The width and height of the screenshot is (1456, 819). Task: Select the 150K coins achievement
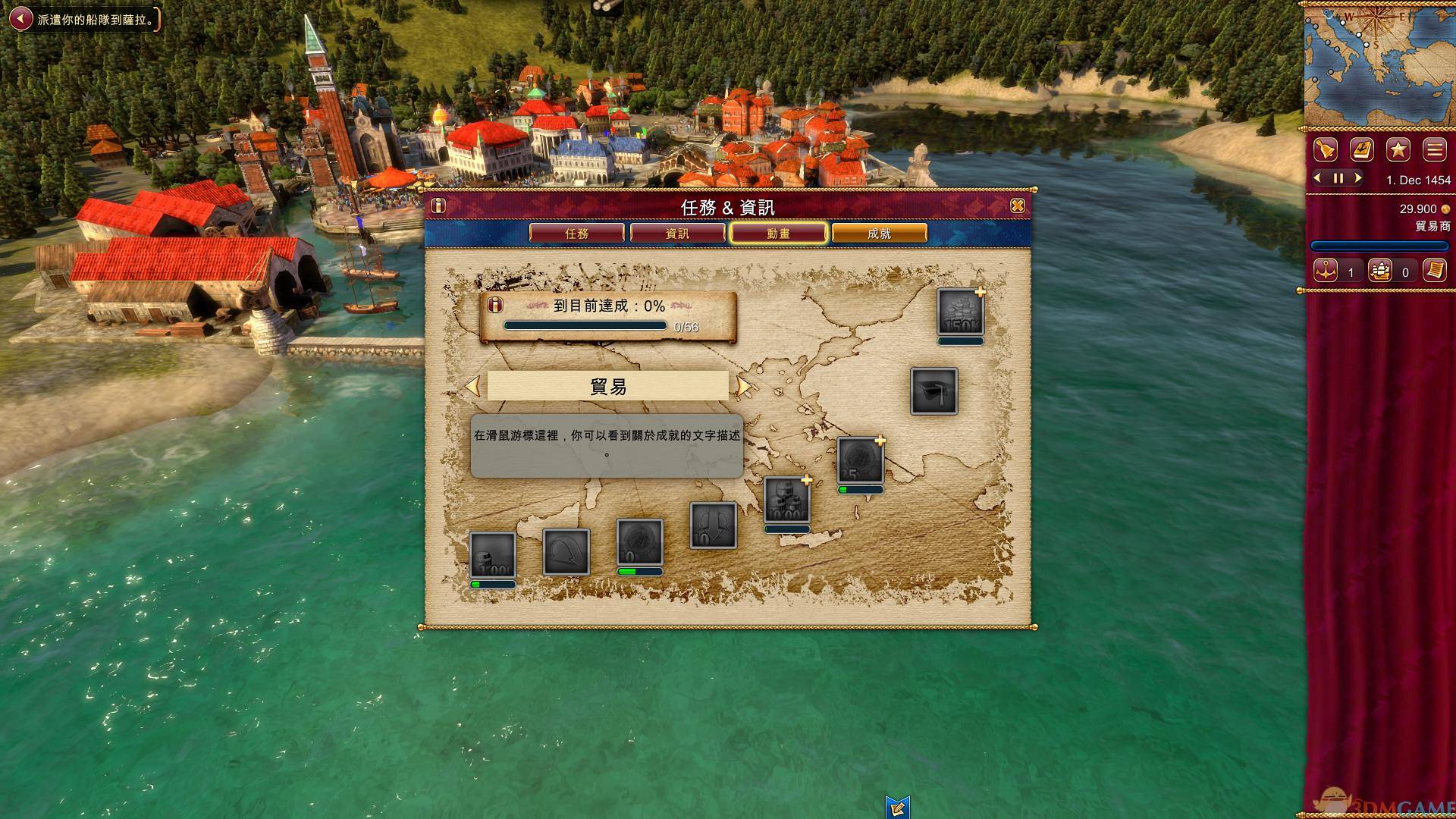pyautogui.click(x=960, y=312)
